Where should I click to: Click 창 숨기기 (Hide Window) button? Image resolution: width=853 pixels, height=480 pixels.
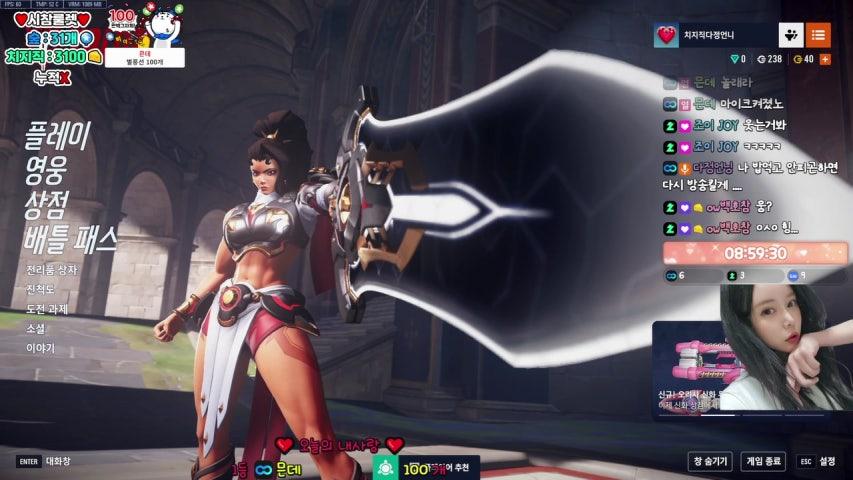[x=710, y=461]
